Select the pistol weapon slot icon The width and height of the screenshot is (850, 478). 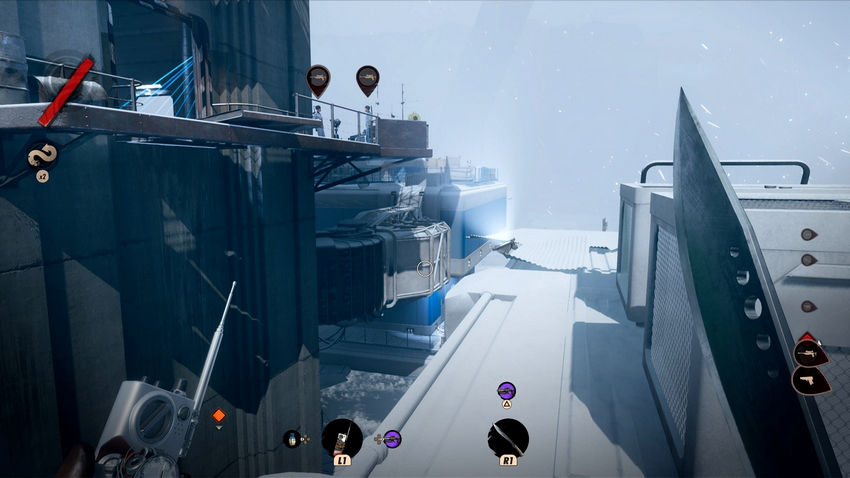pos(809,380)
